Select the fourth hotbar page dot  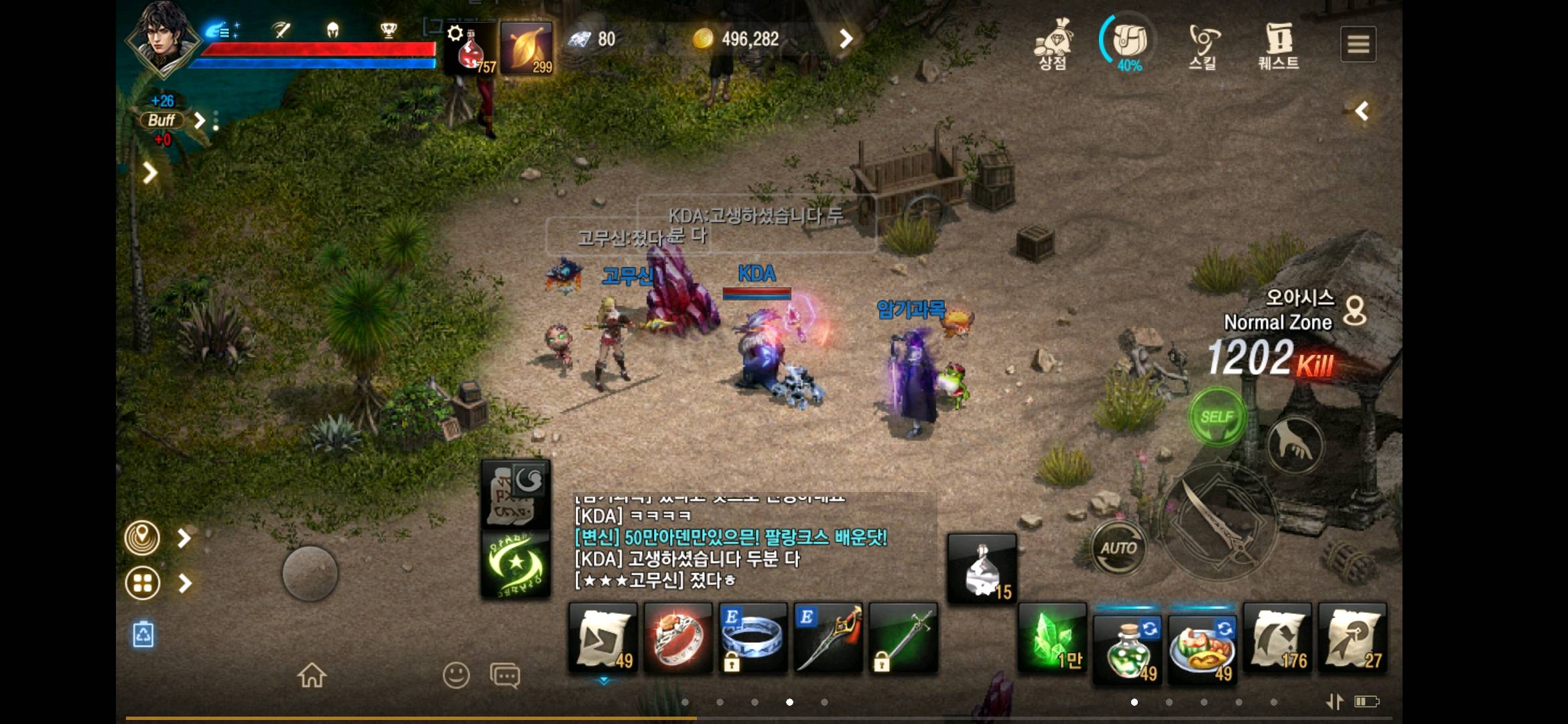coord(789,702)
